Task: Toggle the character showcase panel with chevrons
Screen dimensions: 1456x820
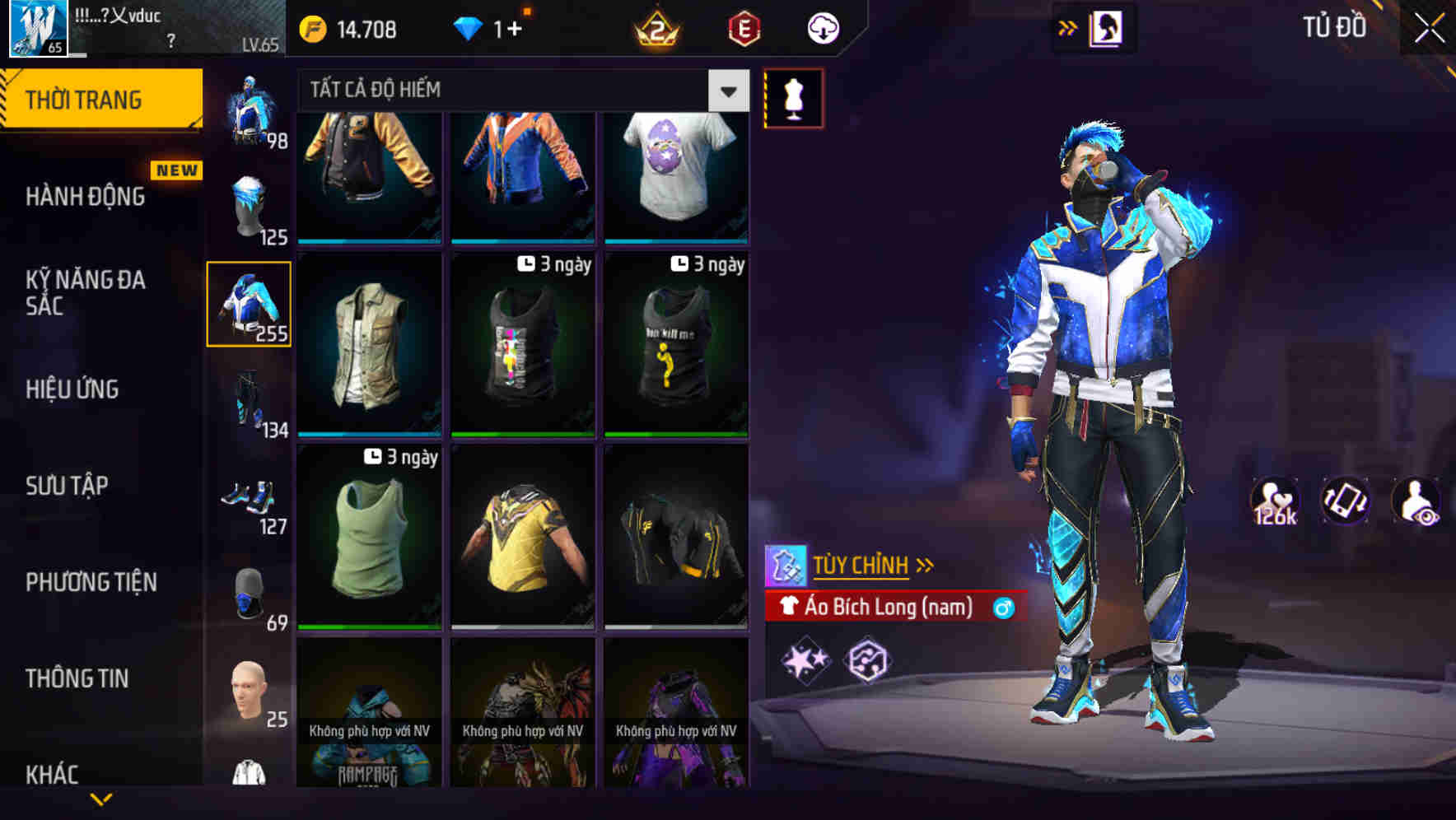Action: [1067, 27]
